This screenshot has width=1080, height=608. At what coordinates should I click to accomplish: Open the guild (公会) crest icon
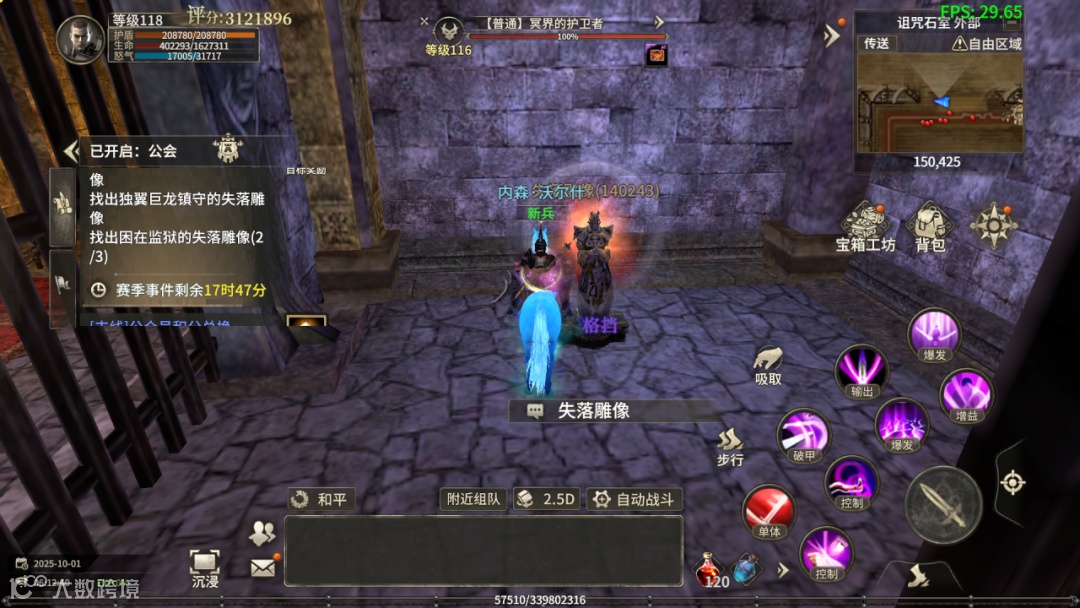coord(225,149)
